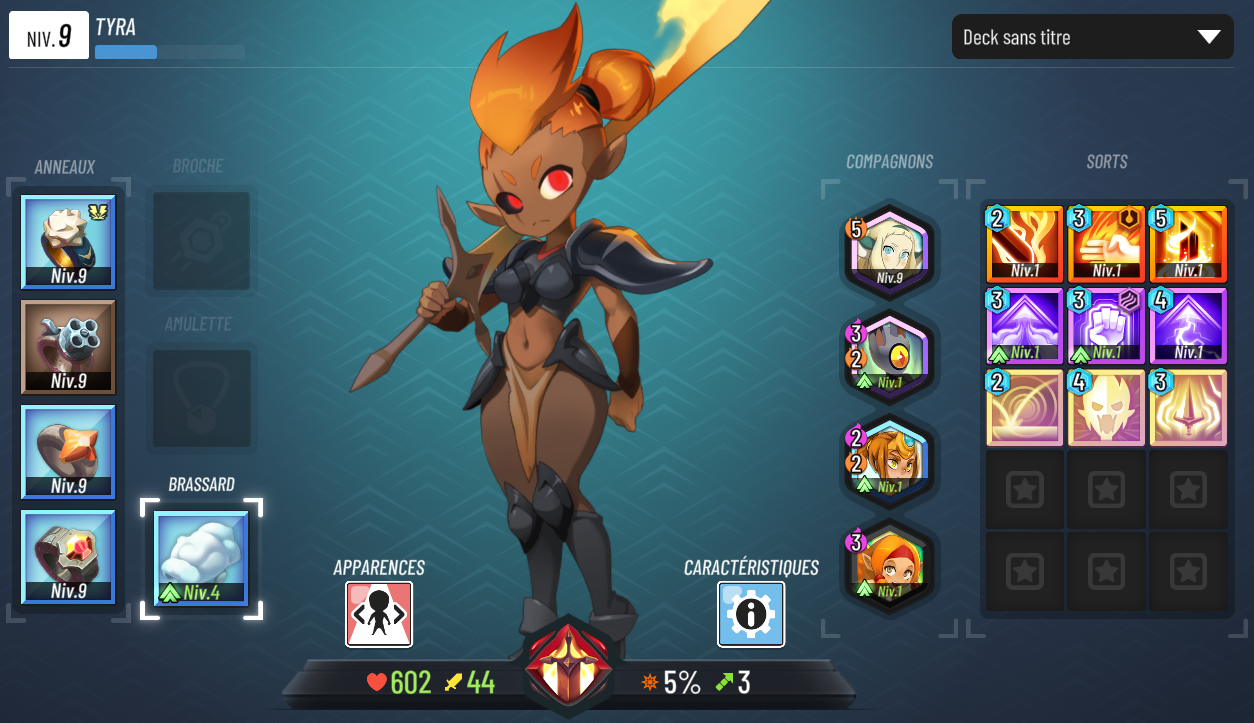Screen dimensions: 1254x723
Task: Select the white stone ring slot
Action: (69, 242)
